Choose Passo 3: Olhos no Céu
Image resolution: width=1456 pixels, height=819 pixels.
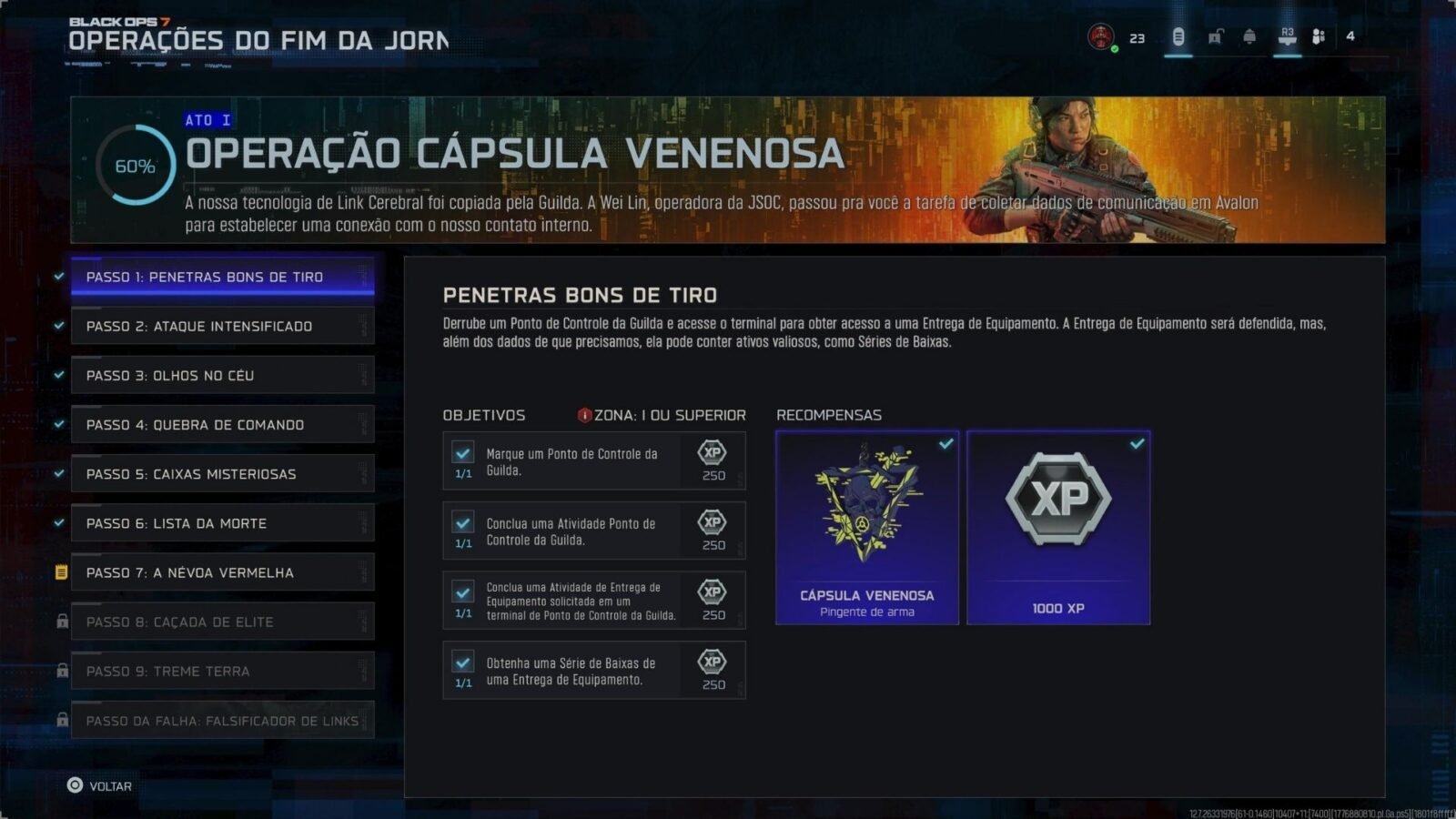[222, 375]
